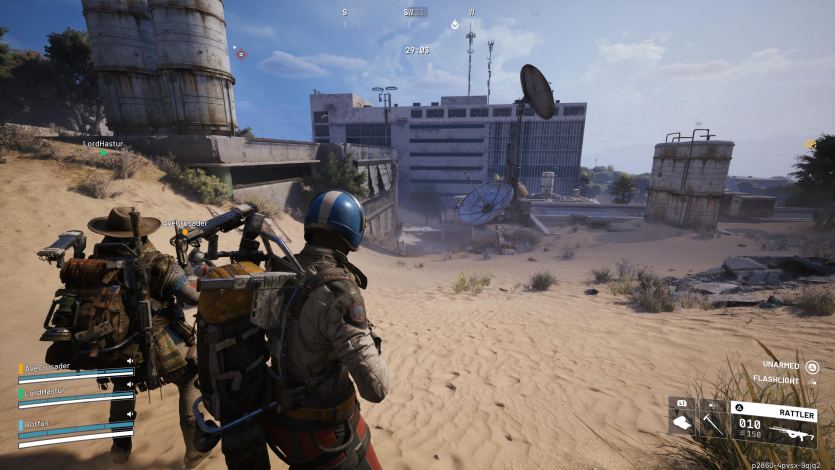The height and width of the screenshot is (470, 835).
Task: Click the red objective marker near the tower
Action: pos(240,53)
